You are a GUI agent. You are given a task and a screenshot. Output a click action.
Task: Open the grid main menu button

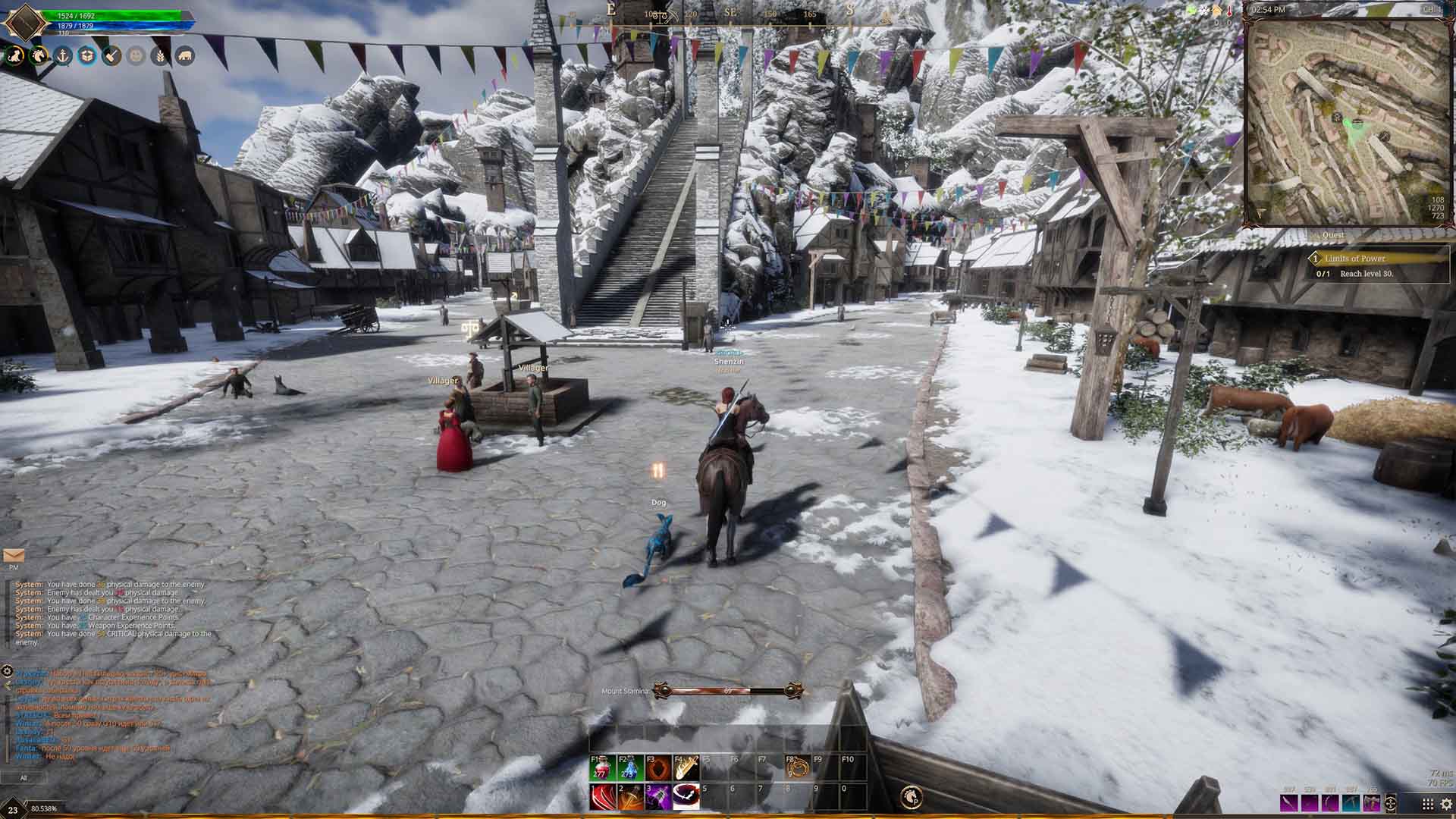1427,804
